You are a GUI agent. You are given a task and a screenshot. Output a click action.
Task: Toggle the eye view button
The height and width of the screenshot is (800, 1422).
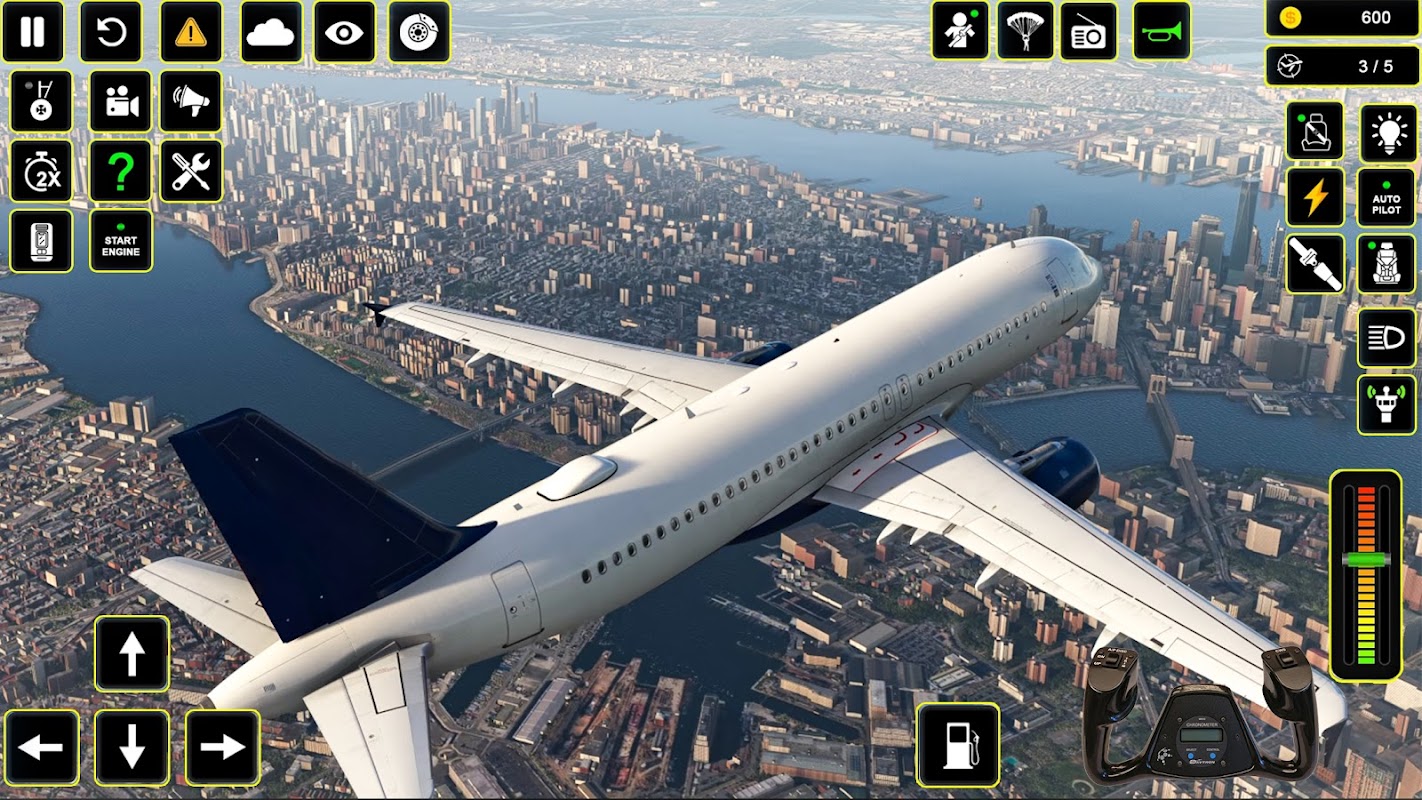tap(344, 32)
